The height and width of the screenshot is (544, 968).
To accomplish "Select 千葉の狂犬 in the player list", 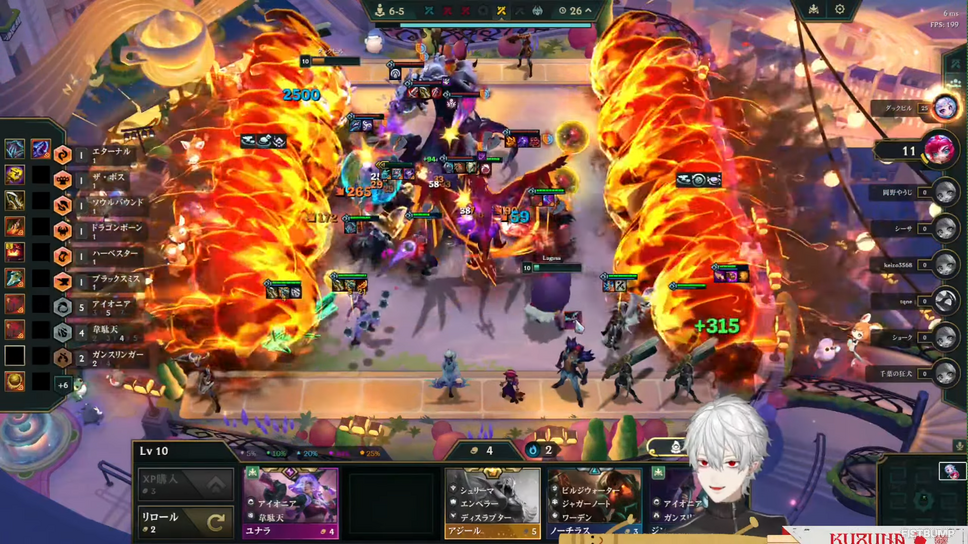I will pos(944,374).
